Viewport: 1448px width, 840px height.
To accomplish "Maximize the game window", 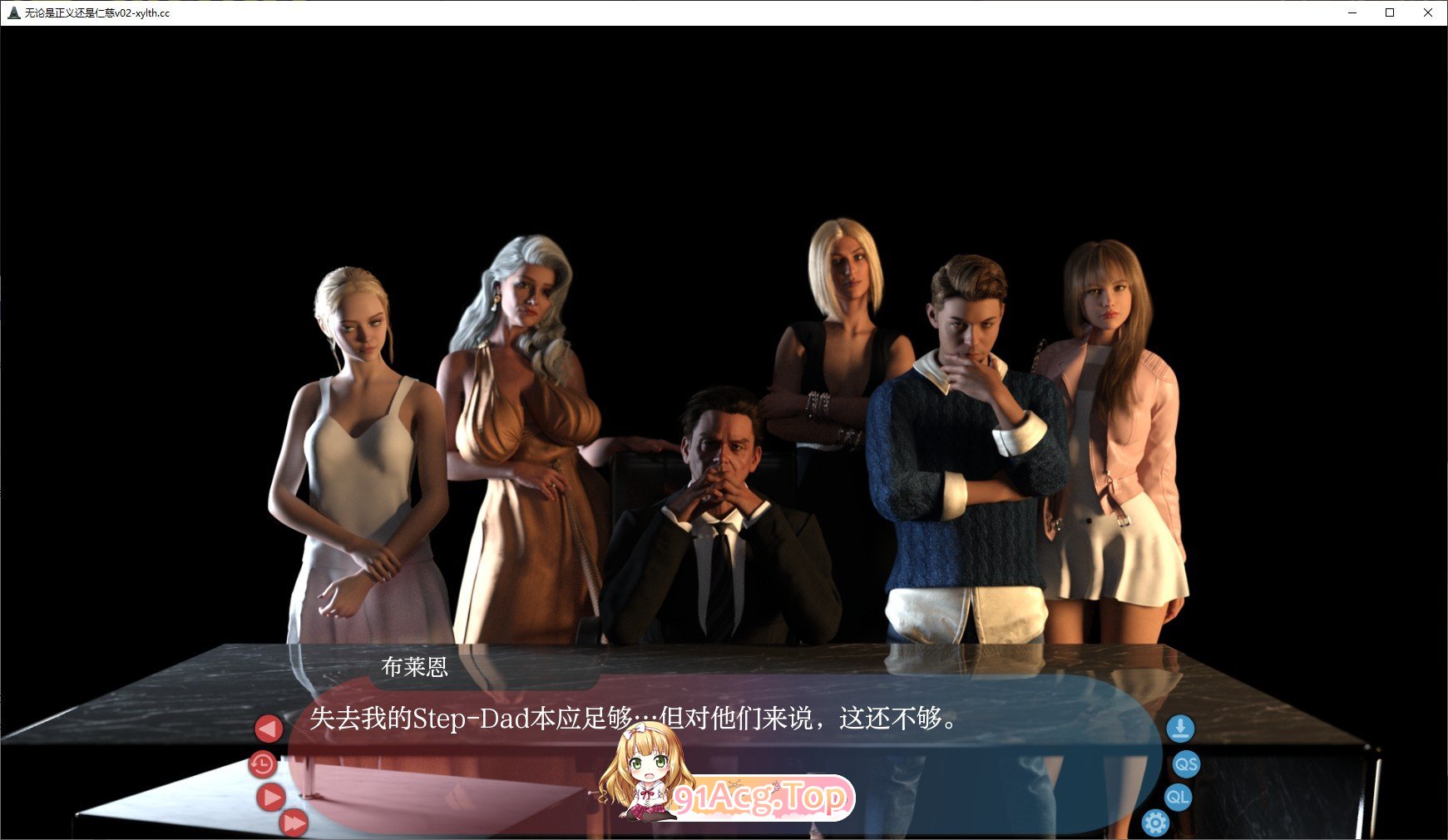I will pyautogui.click(x=1389, y=12).
